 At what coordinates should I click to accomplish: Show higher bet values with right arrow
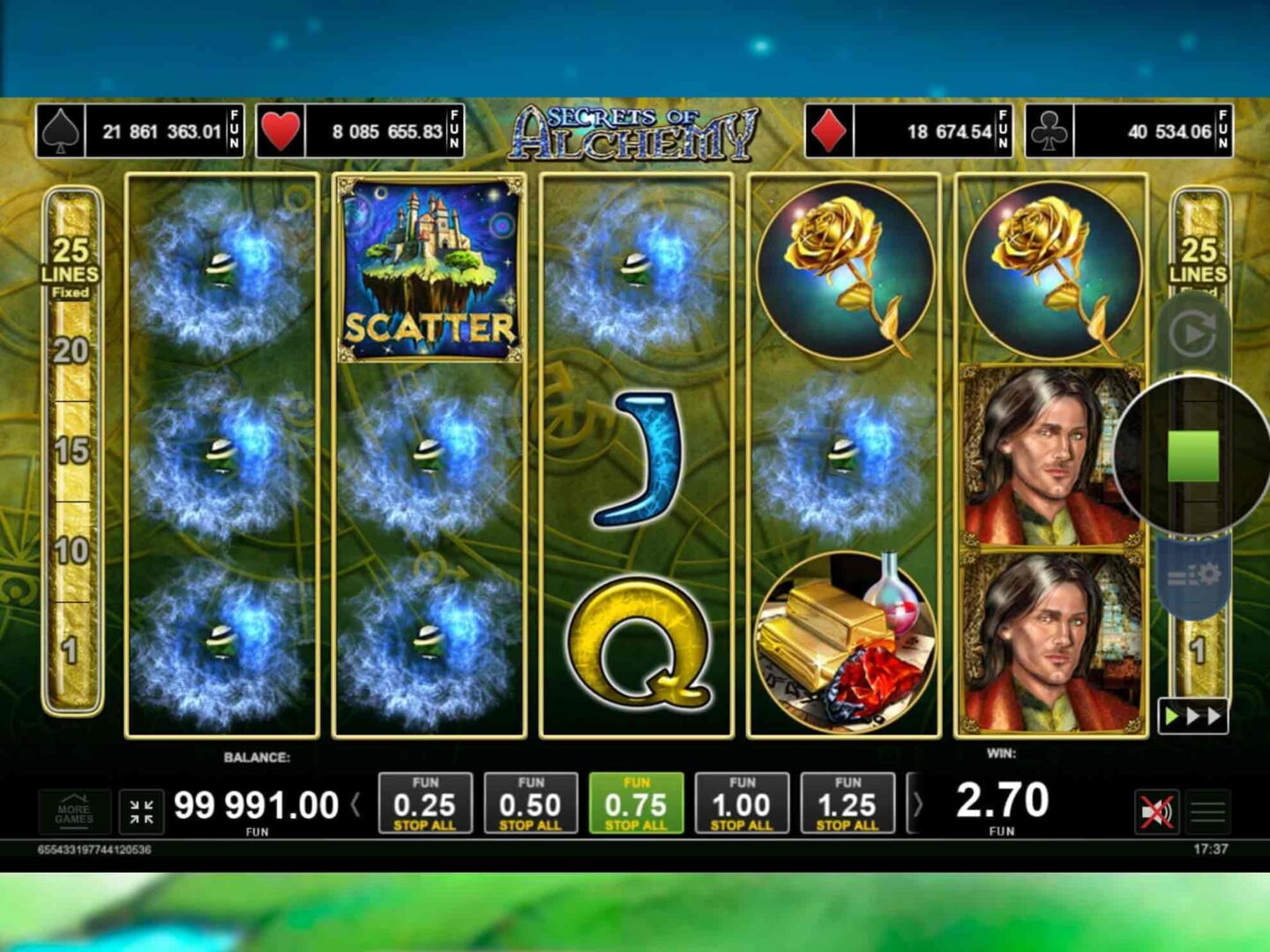click(x=917, y=804)
